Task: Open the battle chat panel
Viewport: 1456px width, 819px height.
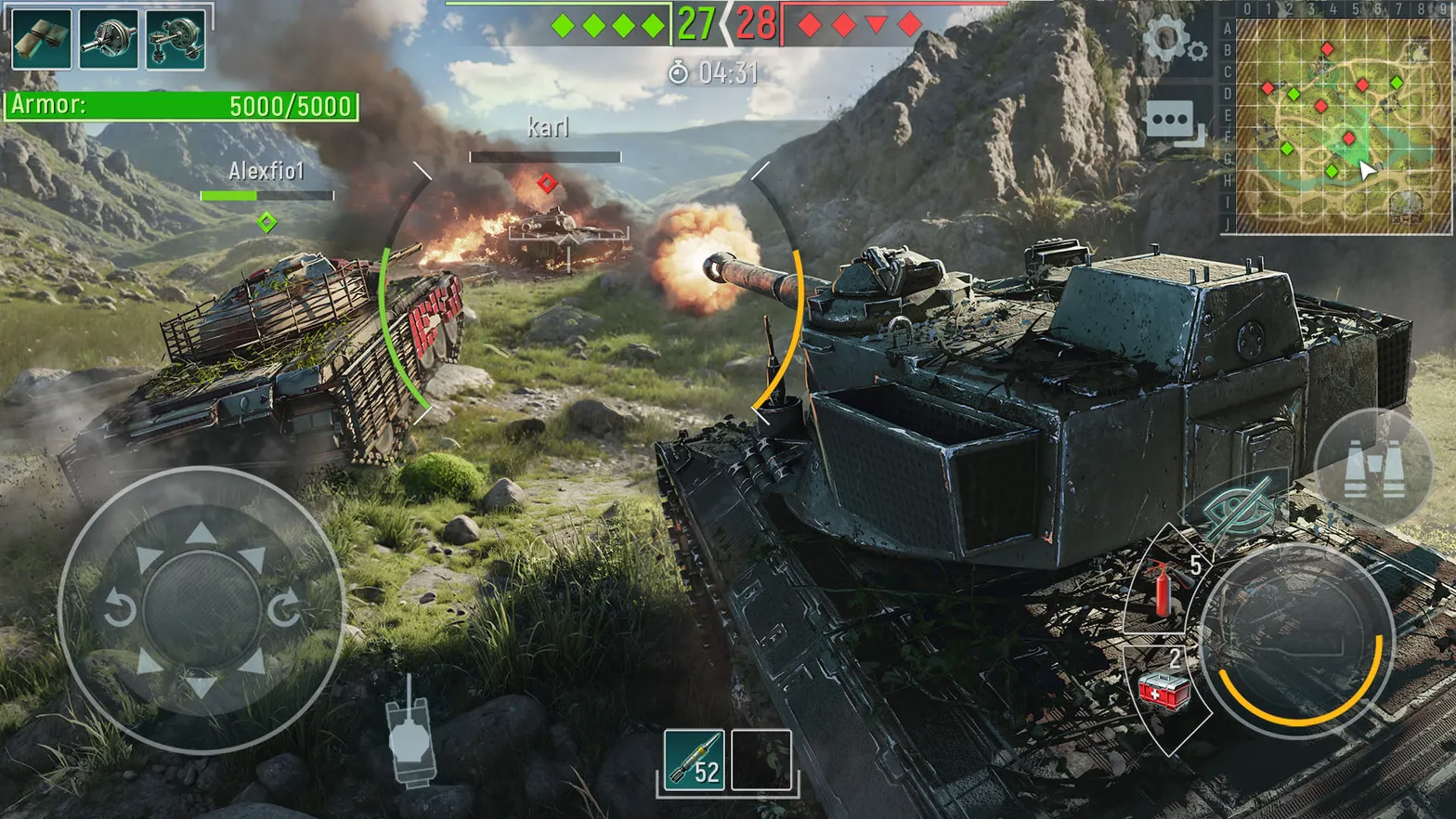Action: (x=1168, y=119)
